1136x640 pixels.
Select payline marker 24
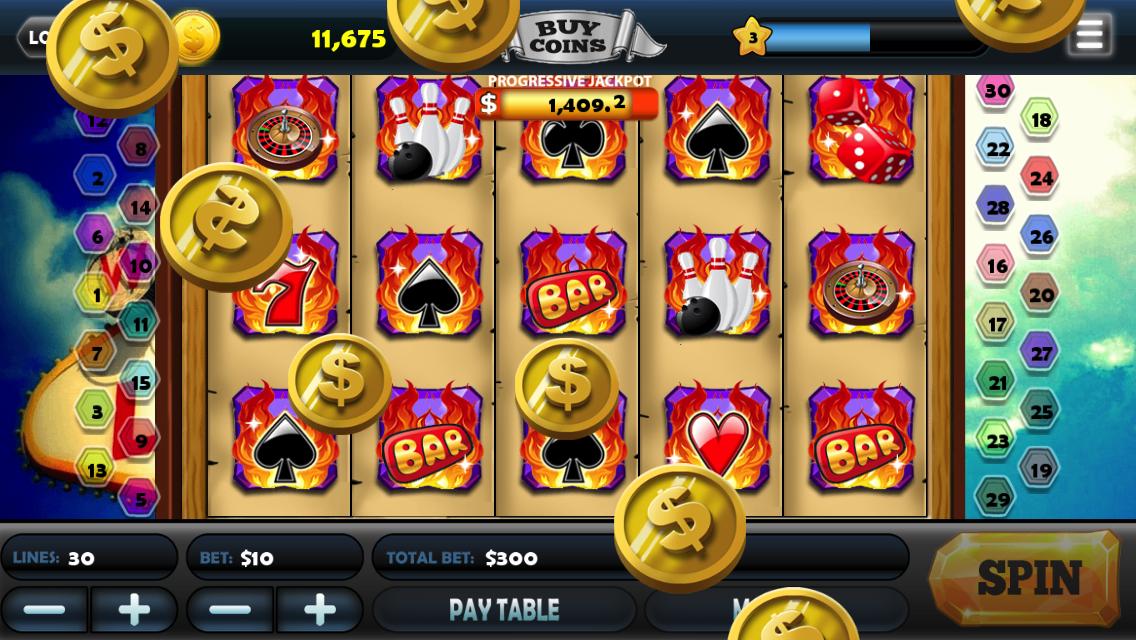click(x=1041, y=178)
